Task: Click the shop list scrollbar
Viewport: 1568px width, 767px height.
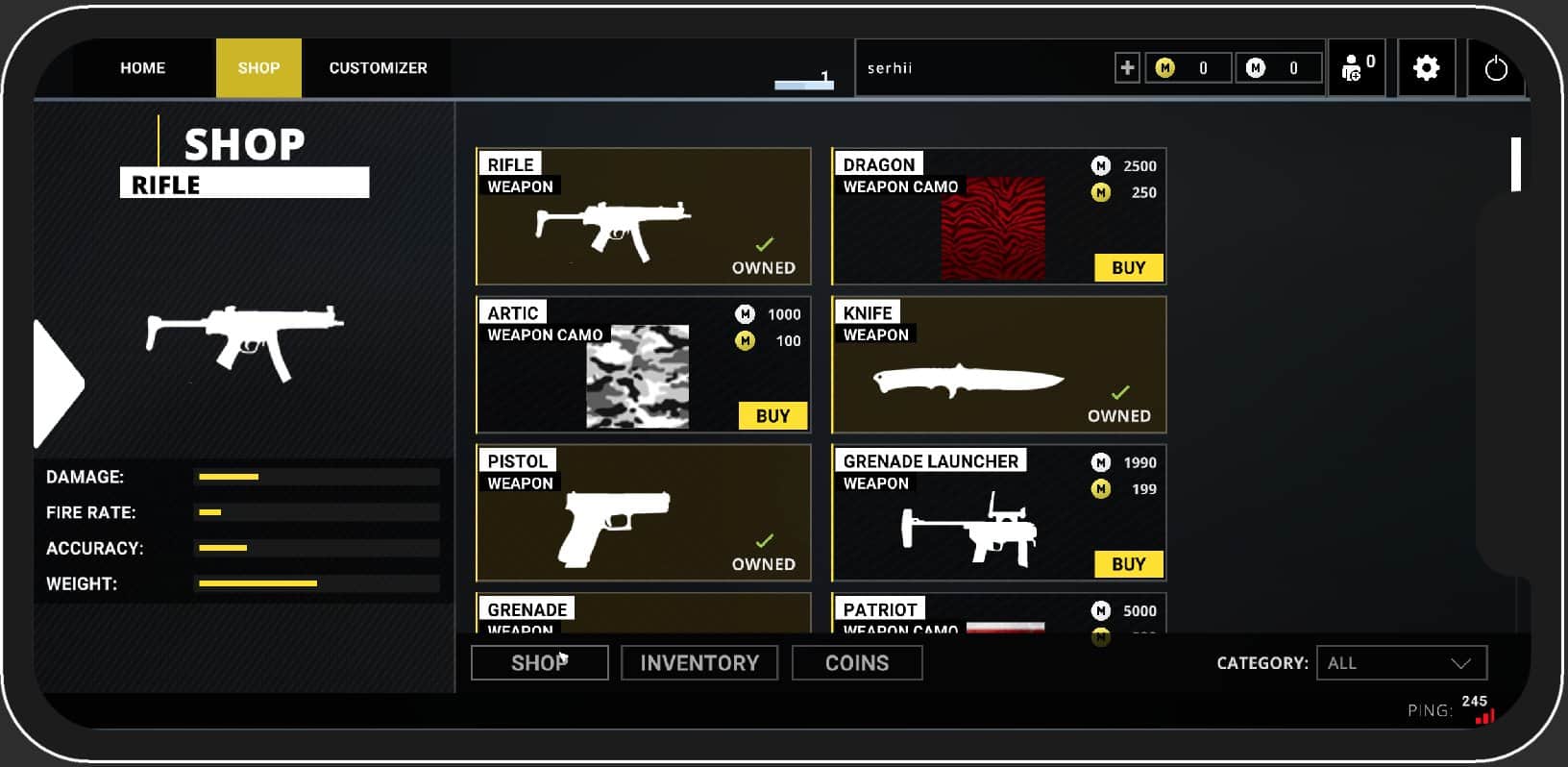Action: click(1515, 165)
